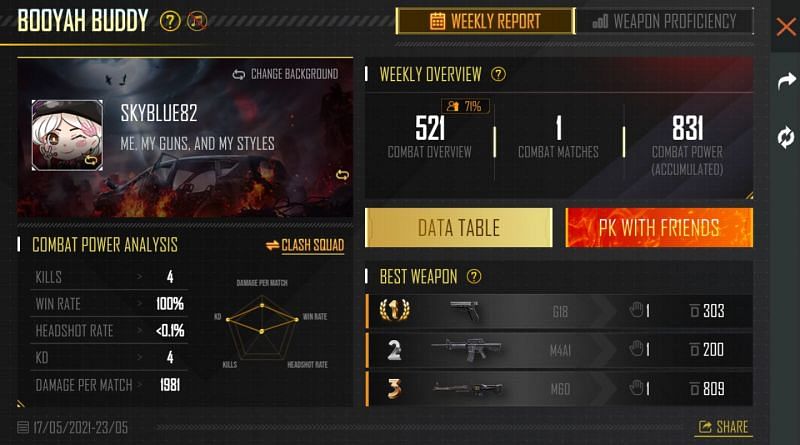The height and width of the screenshot is (445, 800).
Task: Click the Change Background option
Action: [286, 74]
